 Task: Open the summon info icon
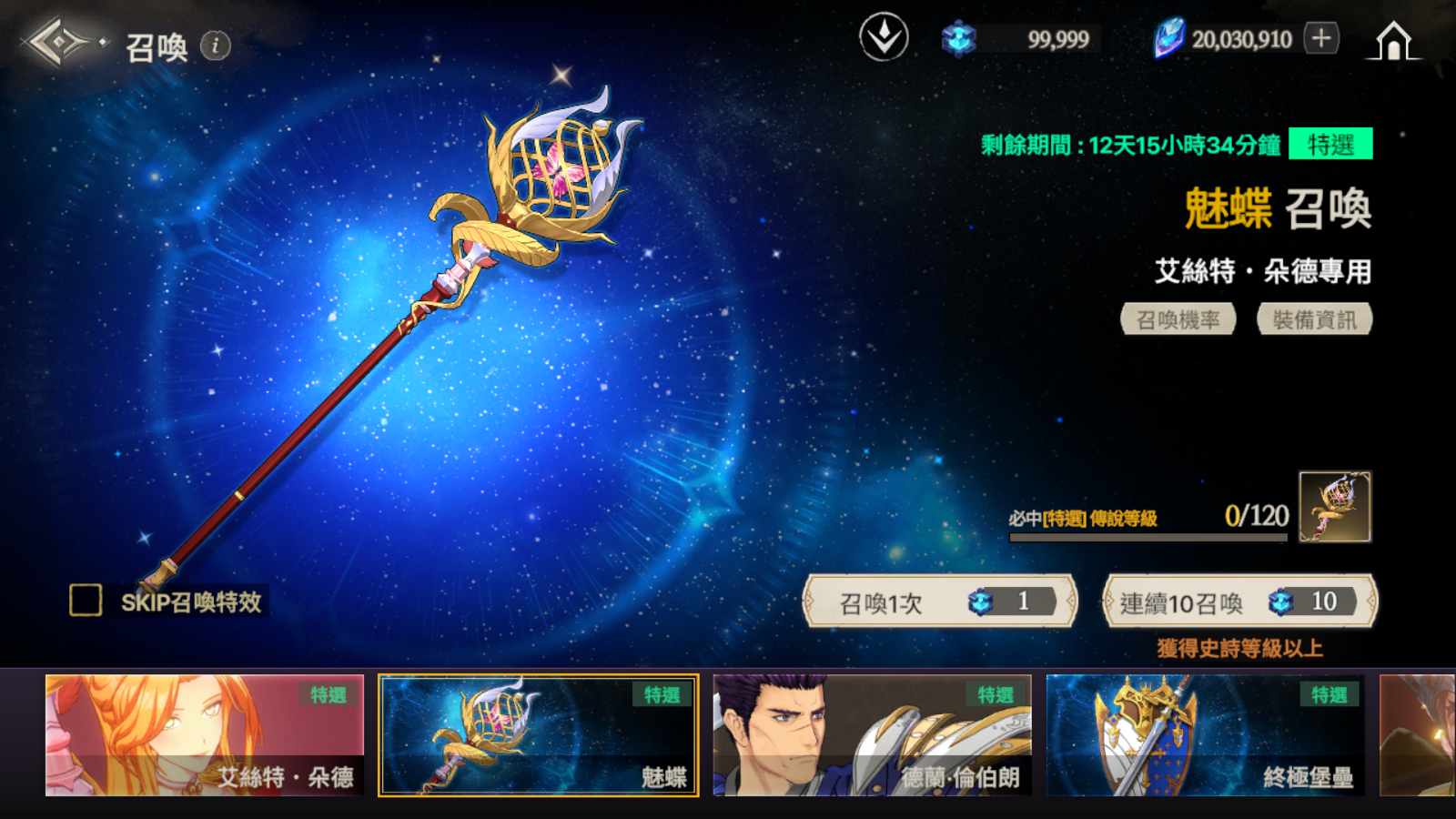(216, 45)
